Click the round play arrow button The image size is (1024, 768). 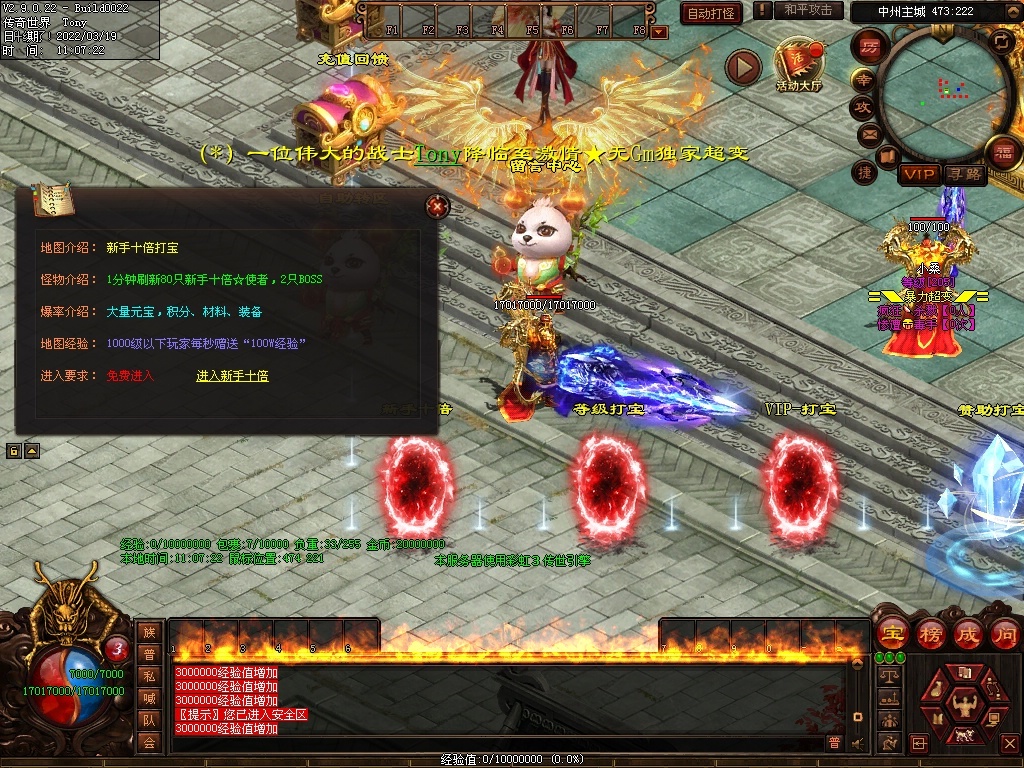(x=743, y=67)
